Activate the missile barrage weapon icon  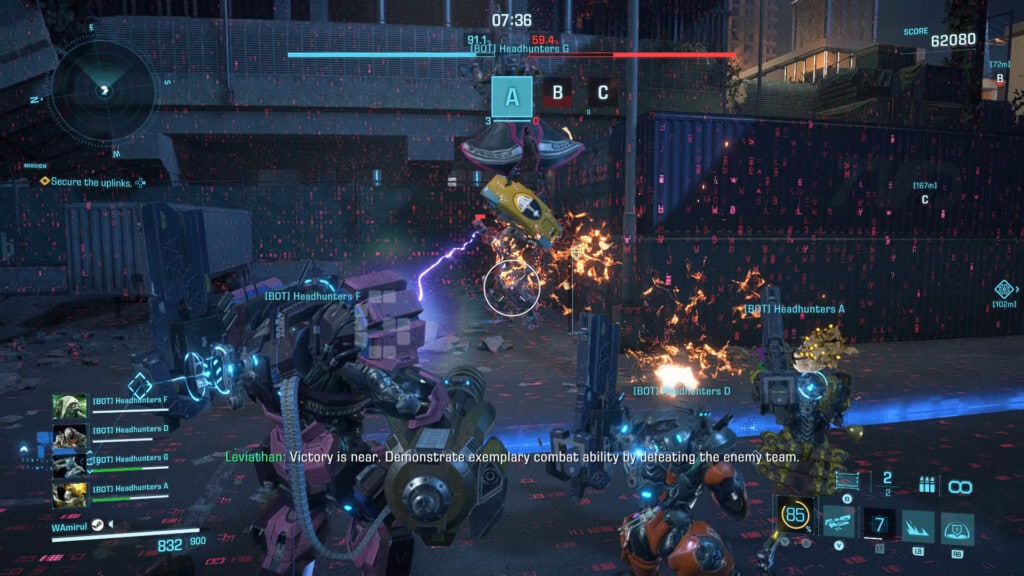[x=838, y=522]
